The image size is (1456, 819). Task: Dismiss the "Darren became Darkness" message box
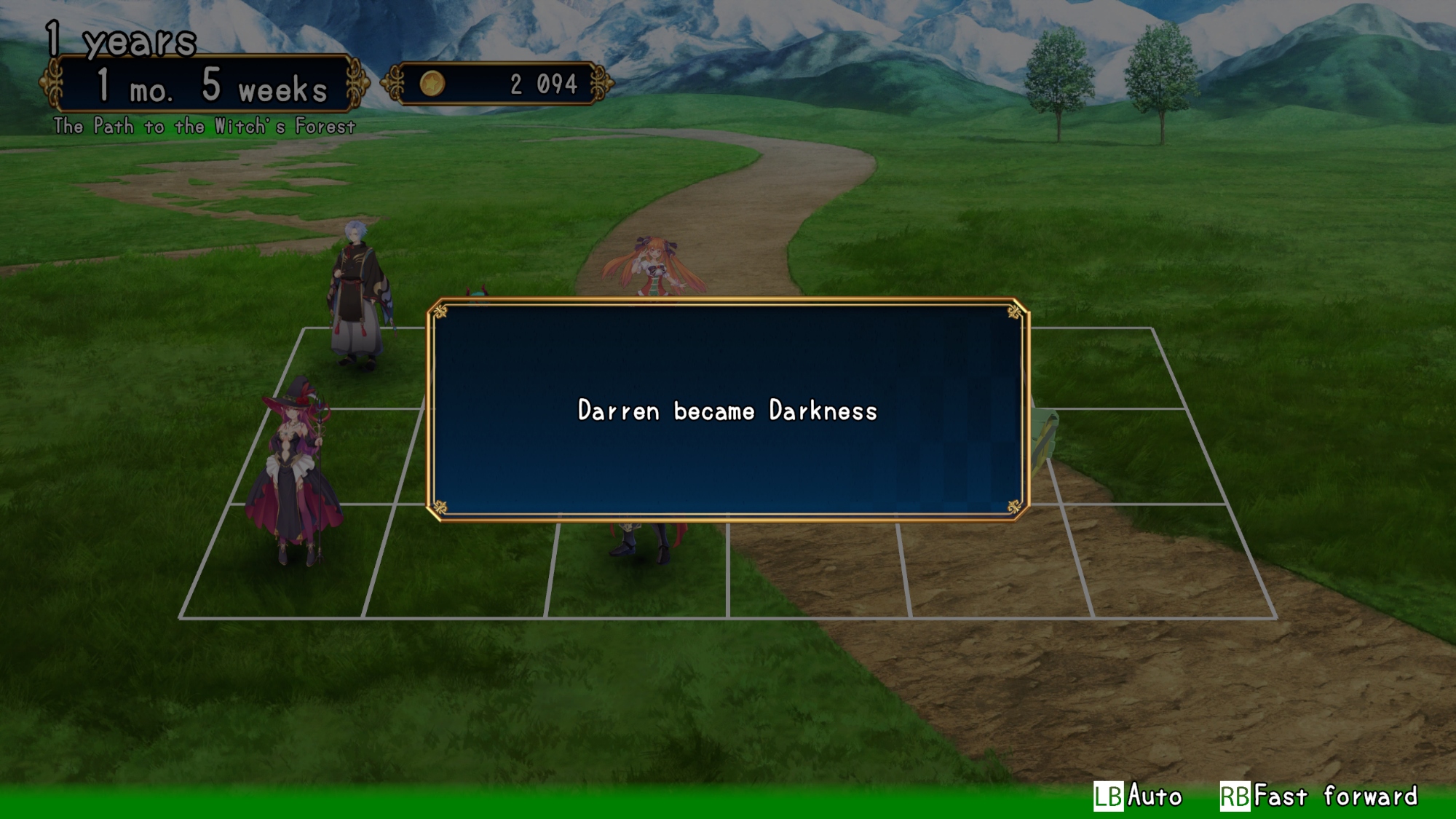click(x=727, y=410)
